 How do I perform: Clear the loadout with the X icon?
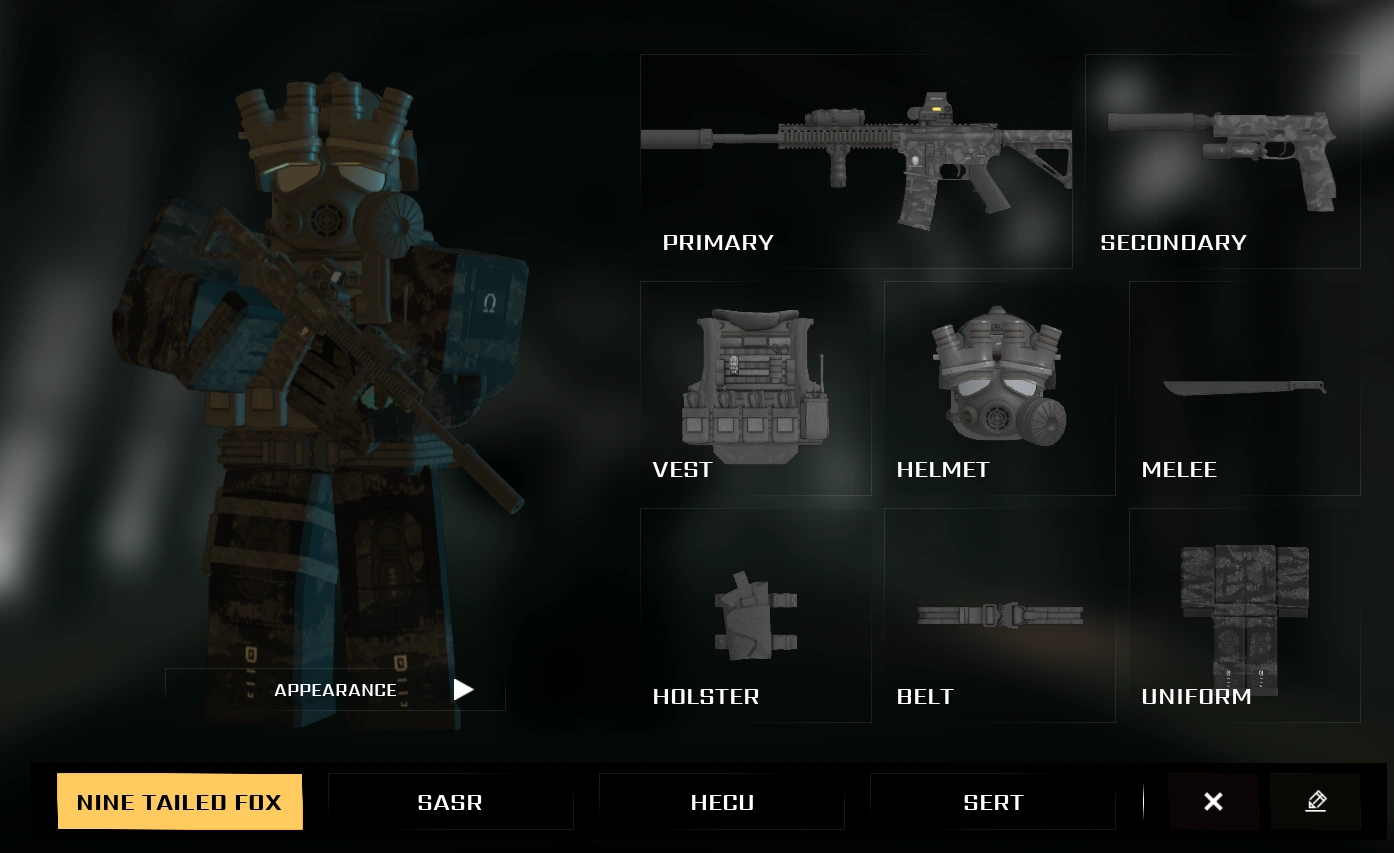click(x=1213, y=801)
